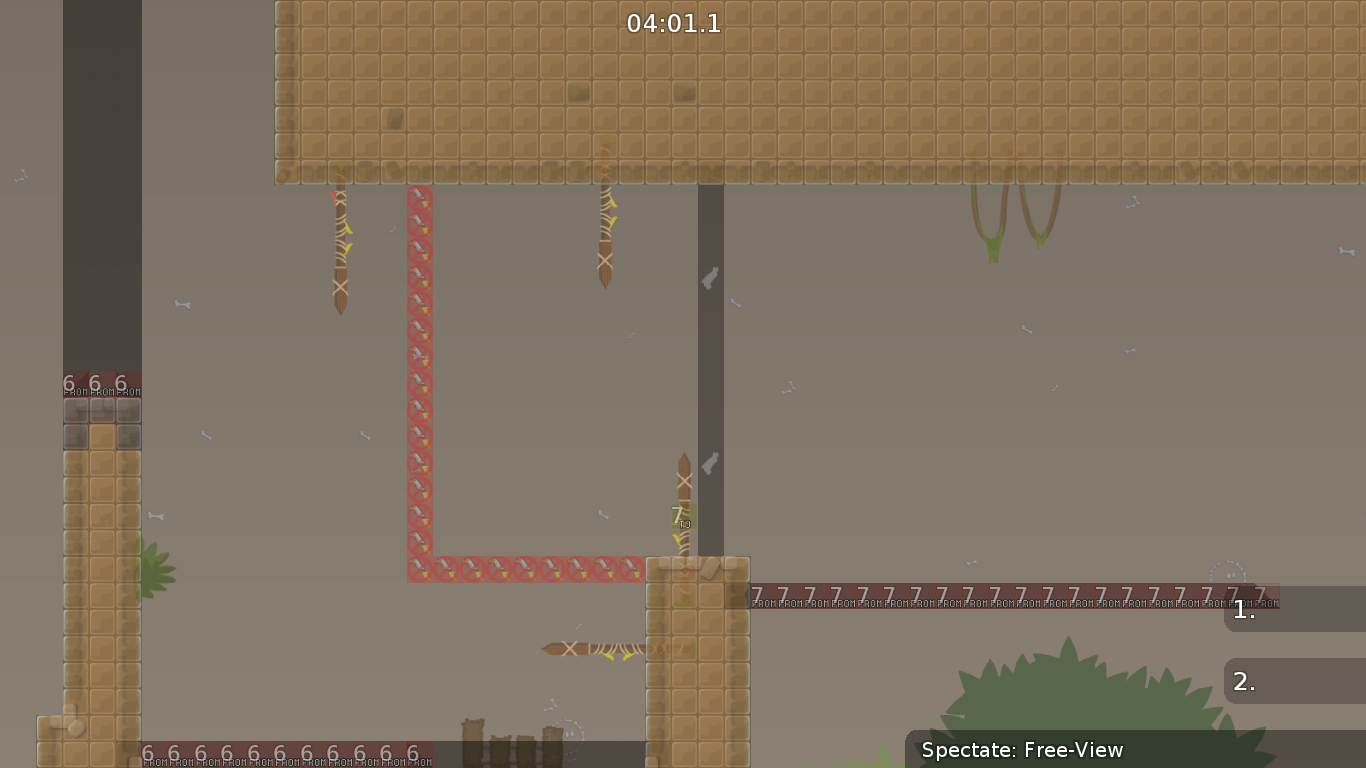Image resolution: width=1366 pixels, height=768 pixels.
Task: Click the wooden structure at the bottom center
Action: point(510,740)
